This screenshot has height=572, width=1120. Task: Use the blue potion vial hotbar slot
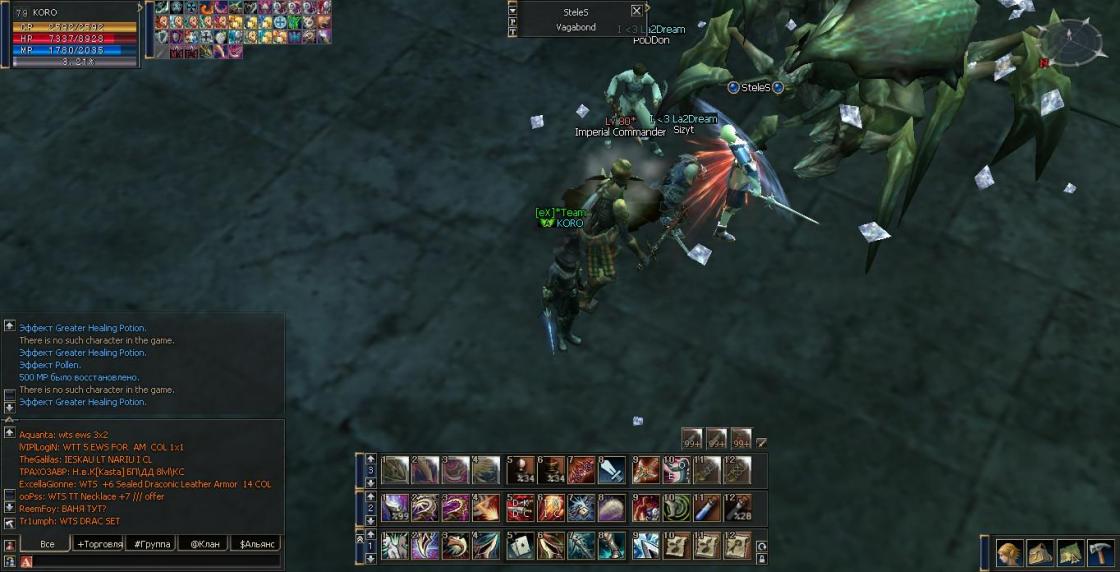706,508
